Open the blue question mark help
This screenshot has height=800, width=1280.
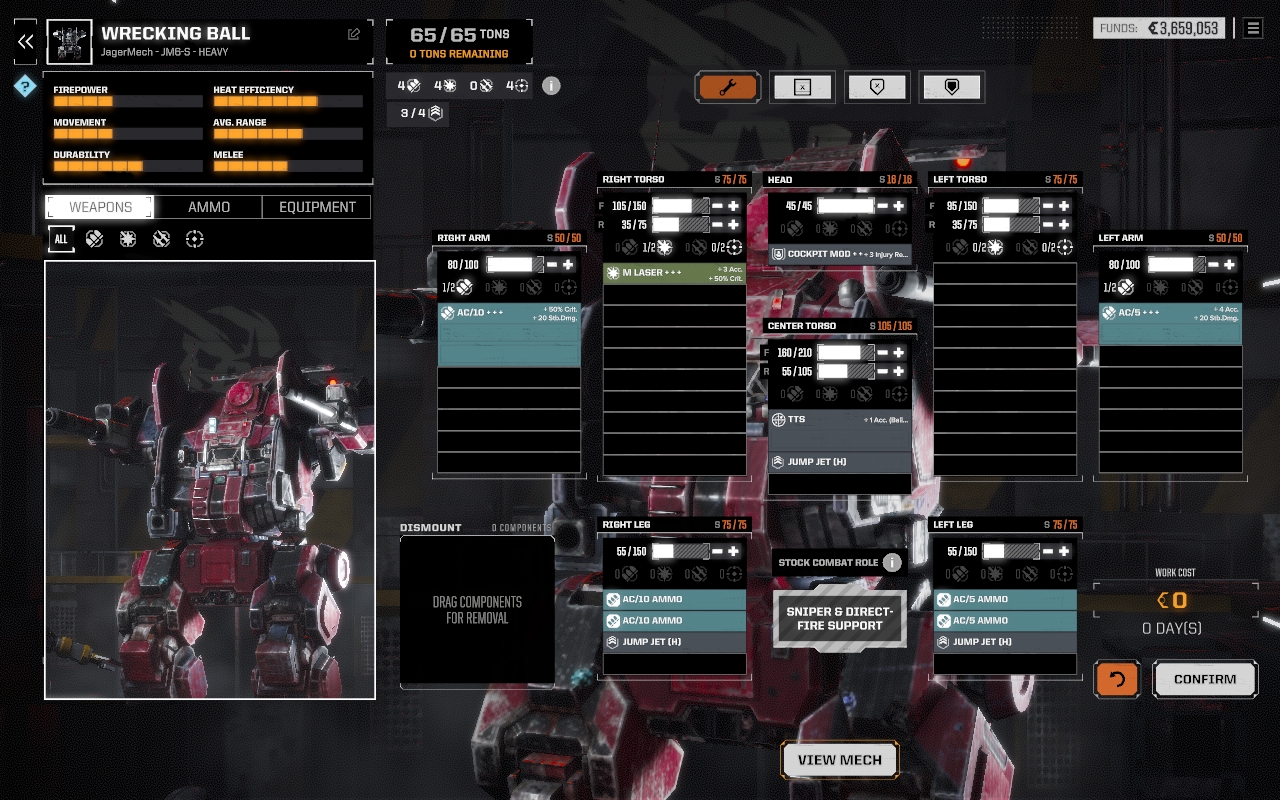[25, 87]
